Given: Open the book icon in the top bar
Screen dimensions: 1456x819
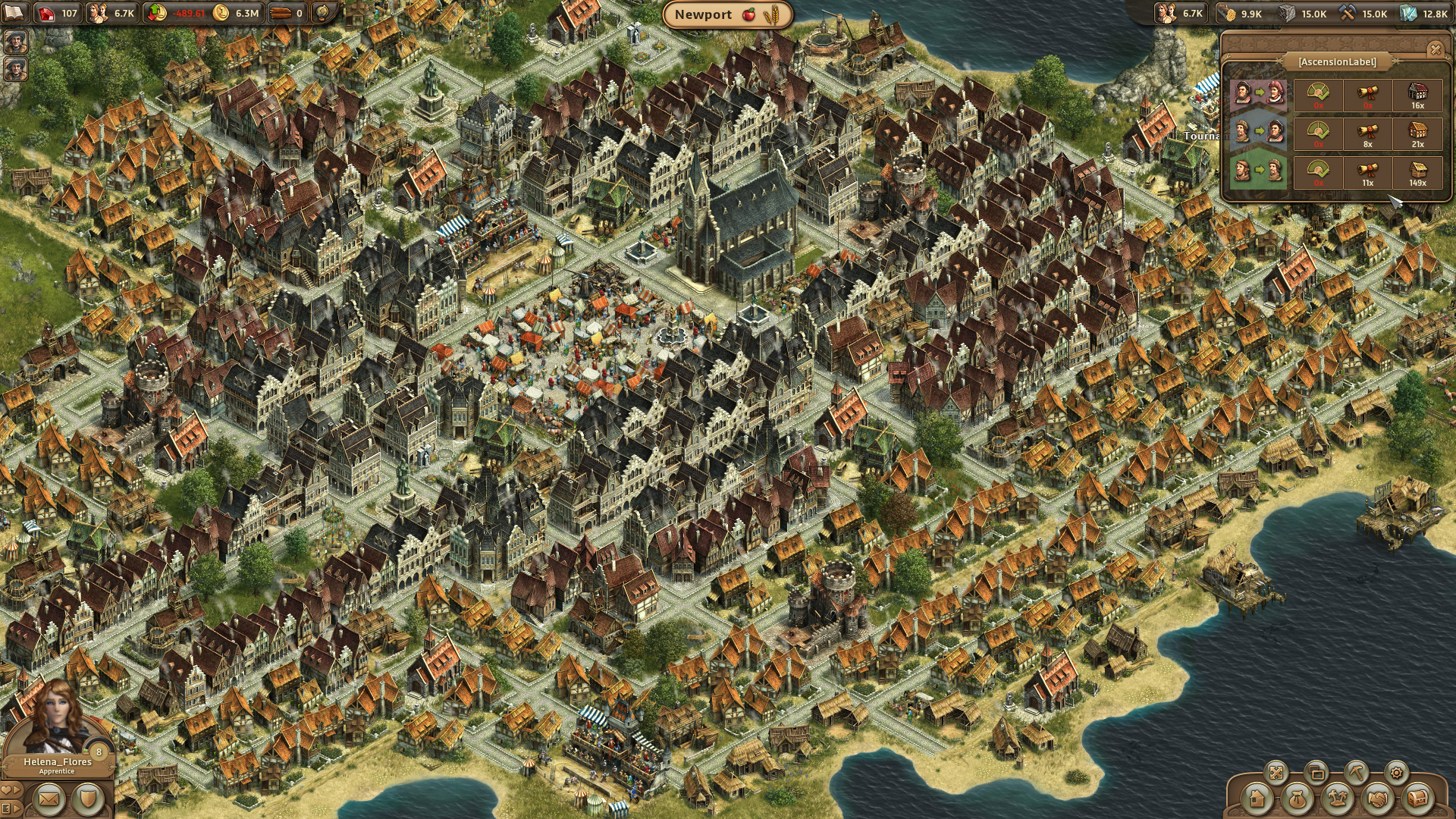Looking at the screenshot, I should 14,13.
